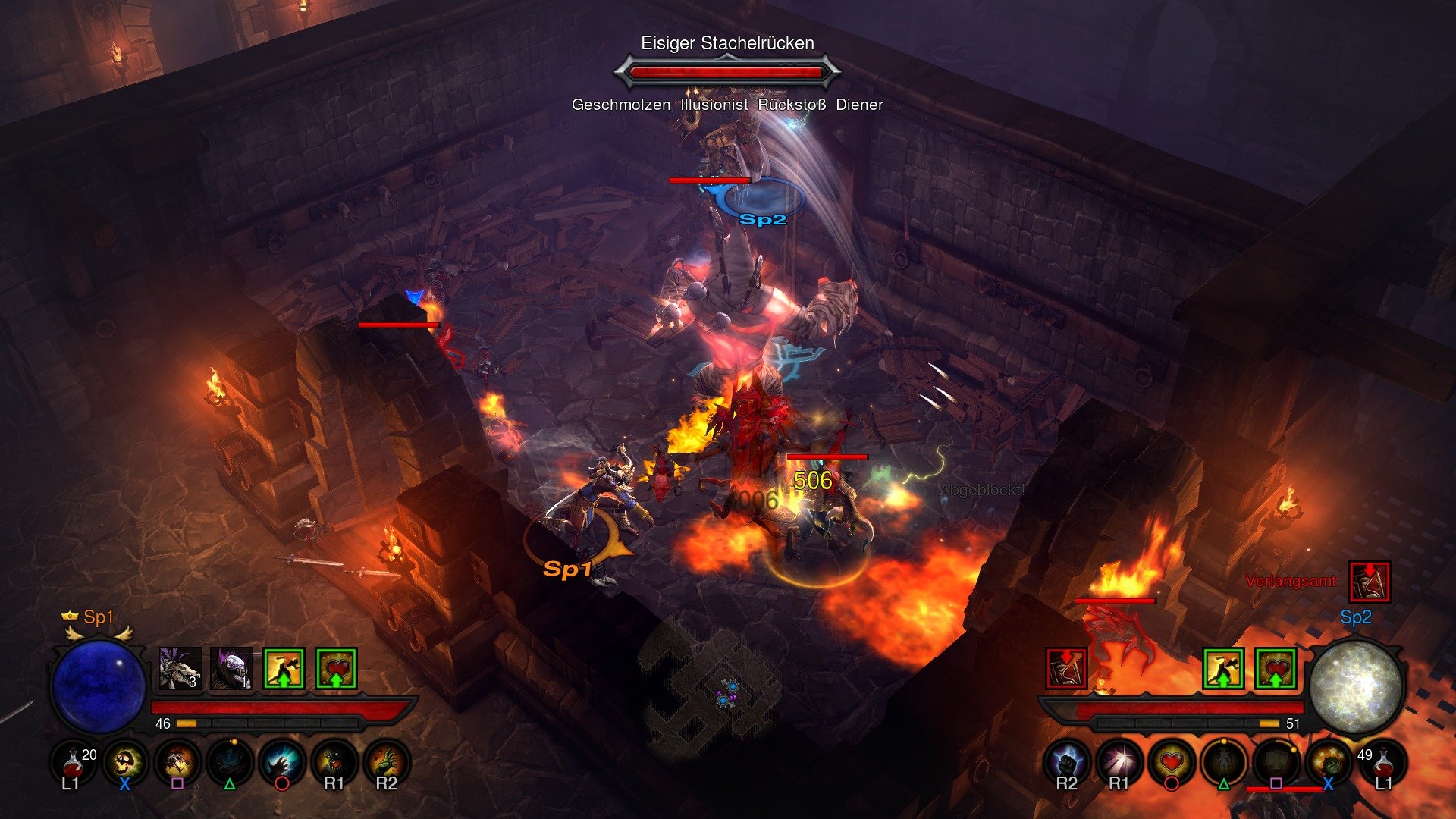Click Sp2's radiant light skill on R1
This screenshot has height=819, width=1456.
1119,761
